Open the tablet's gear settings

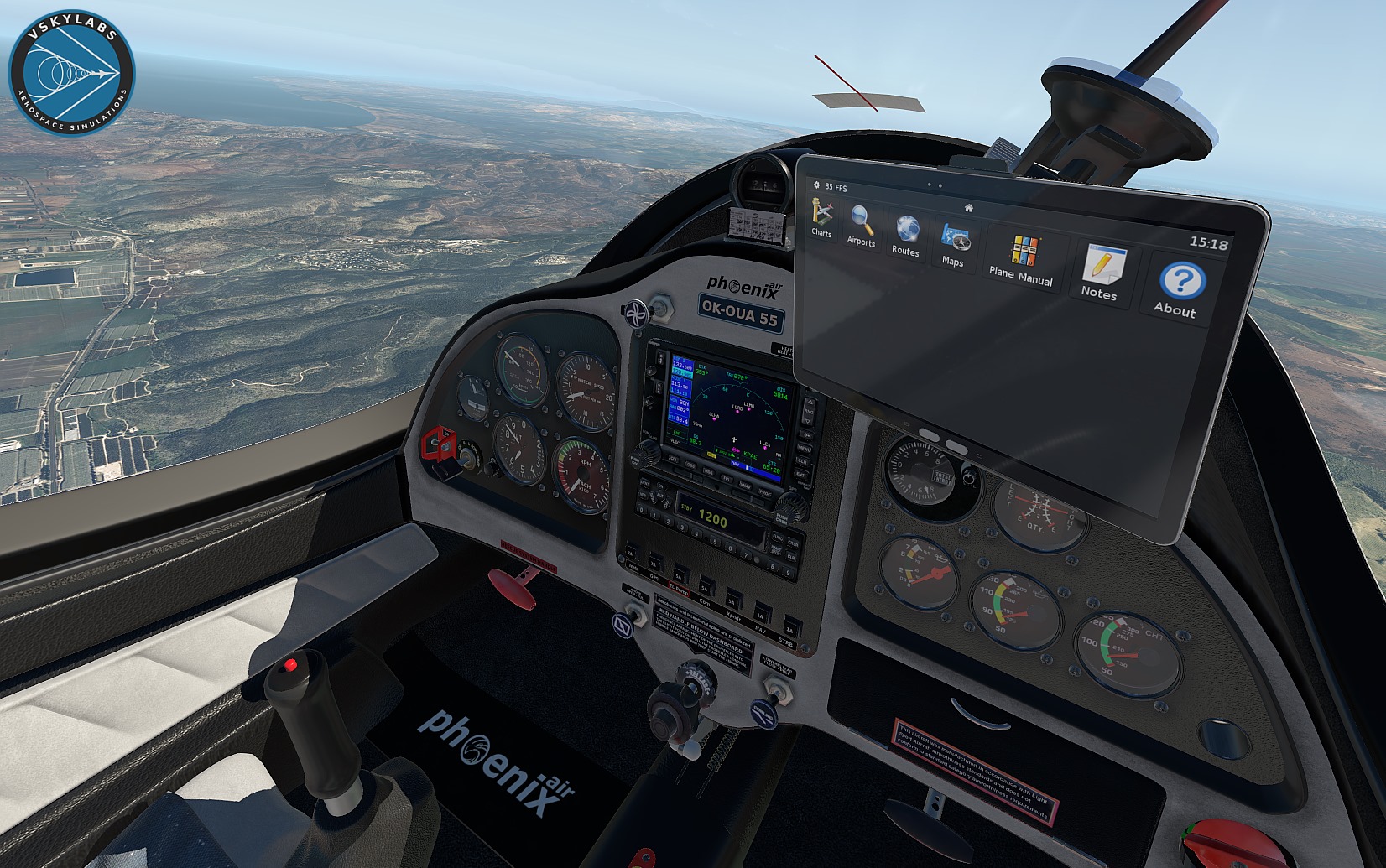(816, 185)
